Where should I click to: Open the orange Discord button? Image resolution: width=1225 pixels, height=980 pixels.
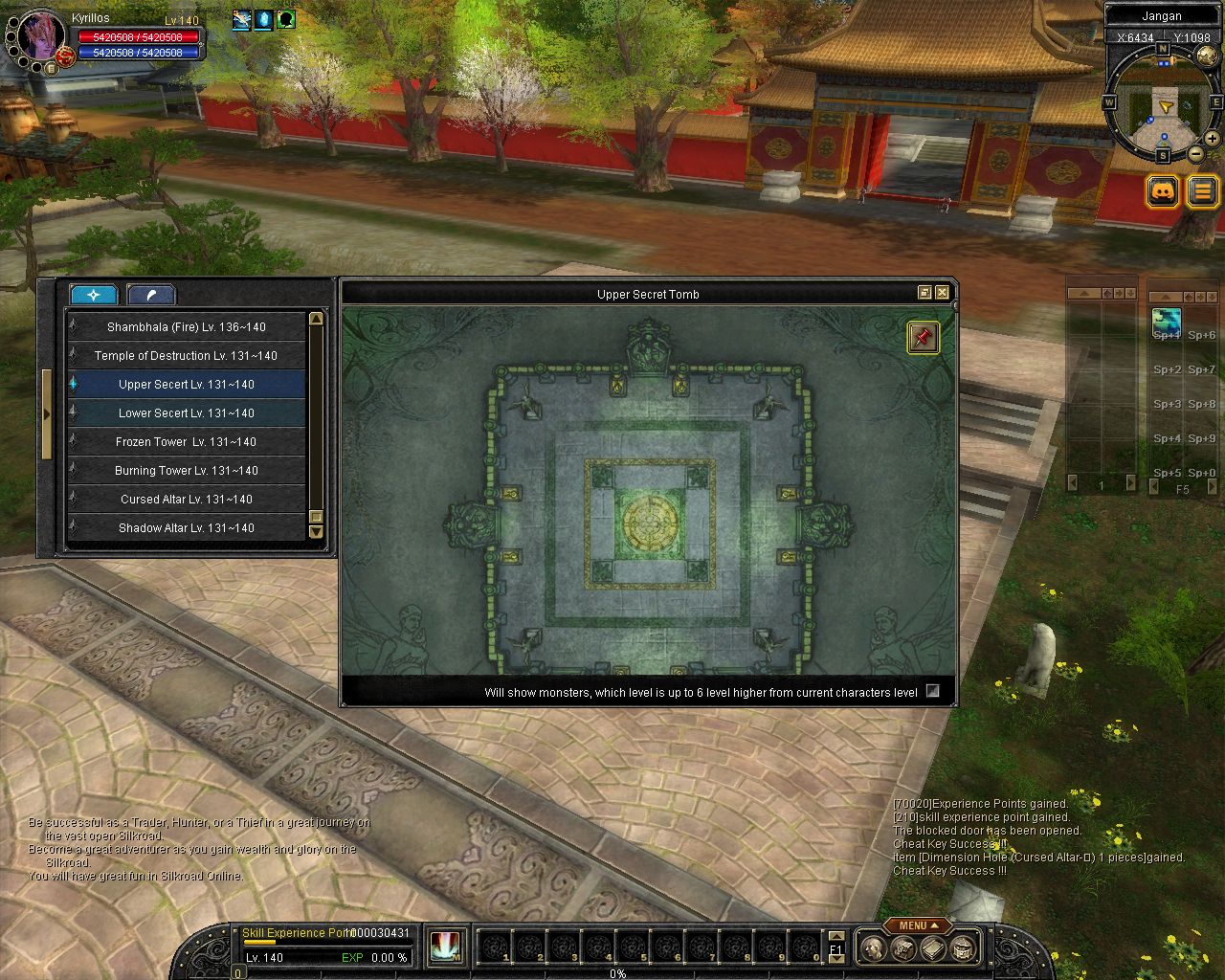coord(1163,191)
